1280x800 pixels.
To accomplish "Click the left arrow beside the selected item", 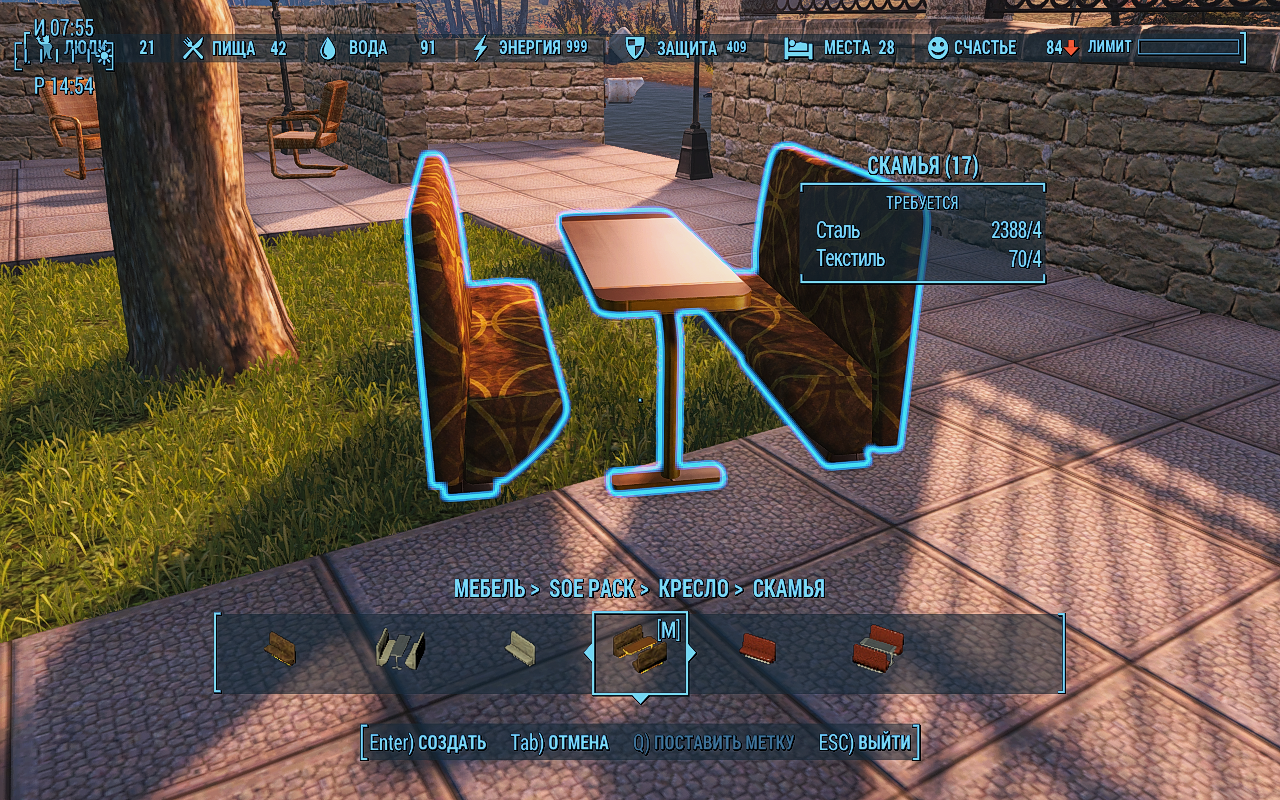I will click(589, 653).
